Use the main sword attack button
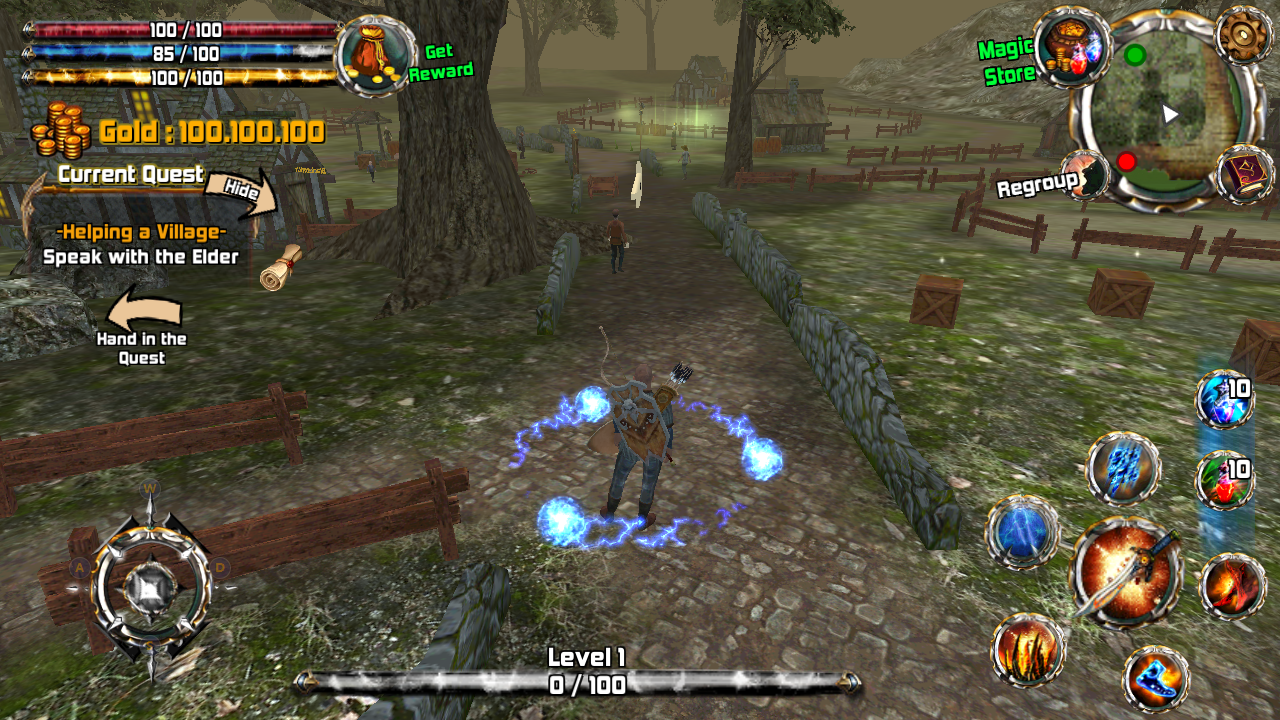 point(1125,572)
